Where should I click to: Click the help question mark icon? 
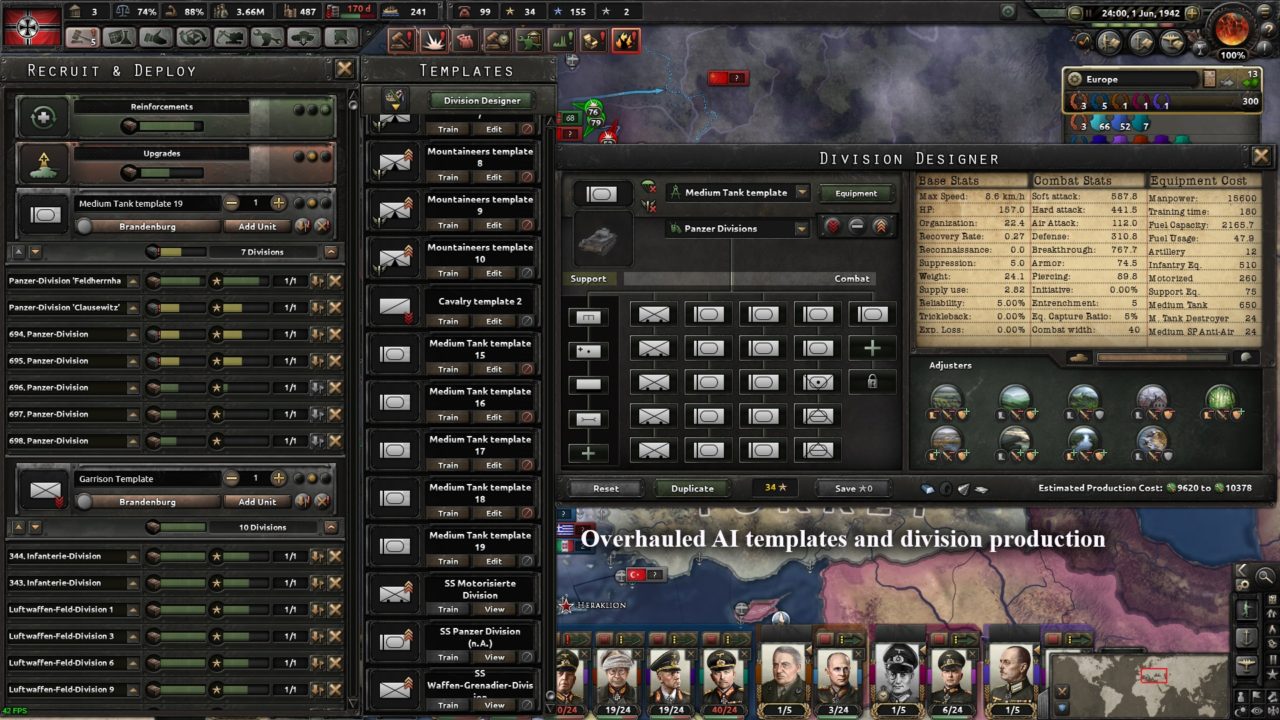point(1269,30)
